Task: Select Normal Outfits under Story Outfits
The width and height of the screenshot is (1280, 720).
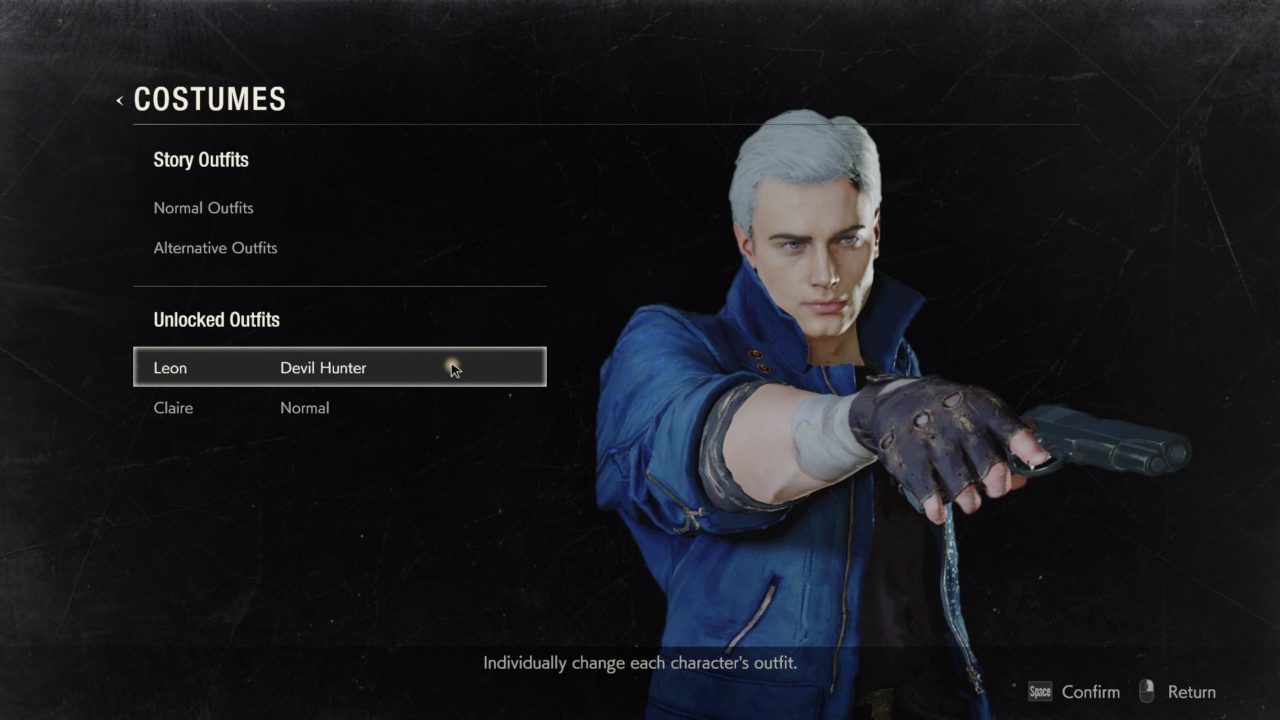Action: pos(203,208)
